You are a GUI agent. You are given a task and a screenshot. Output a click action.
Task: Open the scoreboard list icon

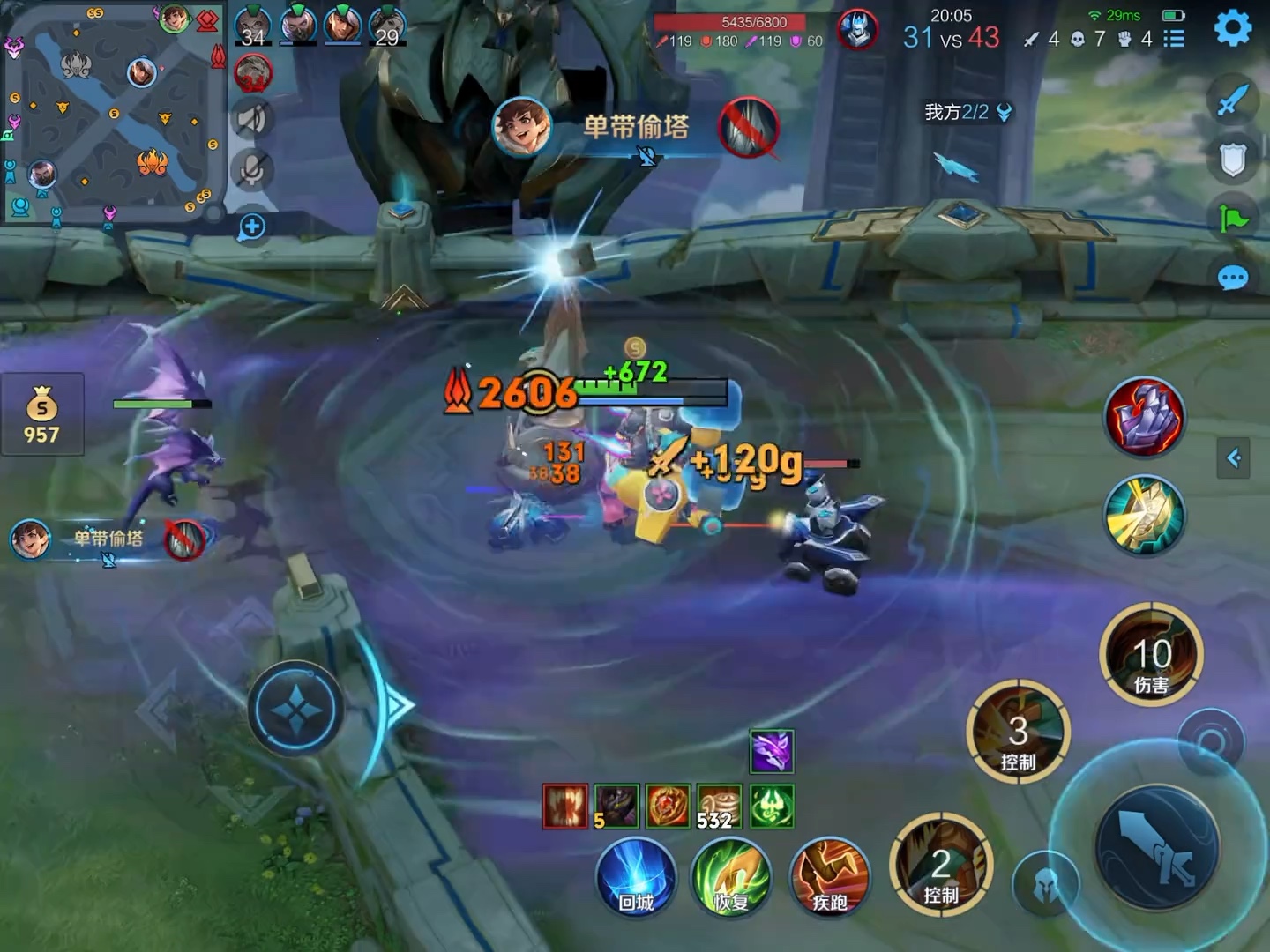point(1174,39)
